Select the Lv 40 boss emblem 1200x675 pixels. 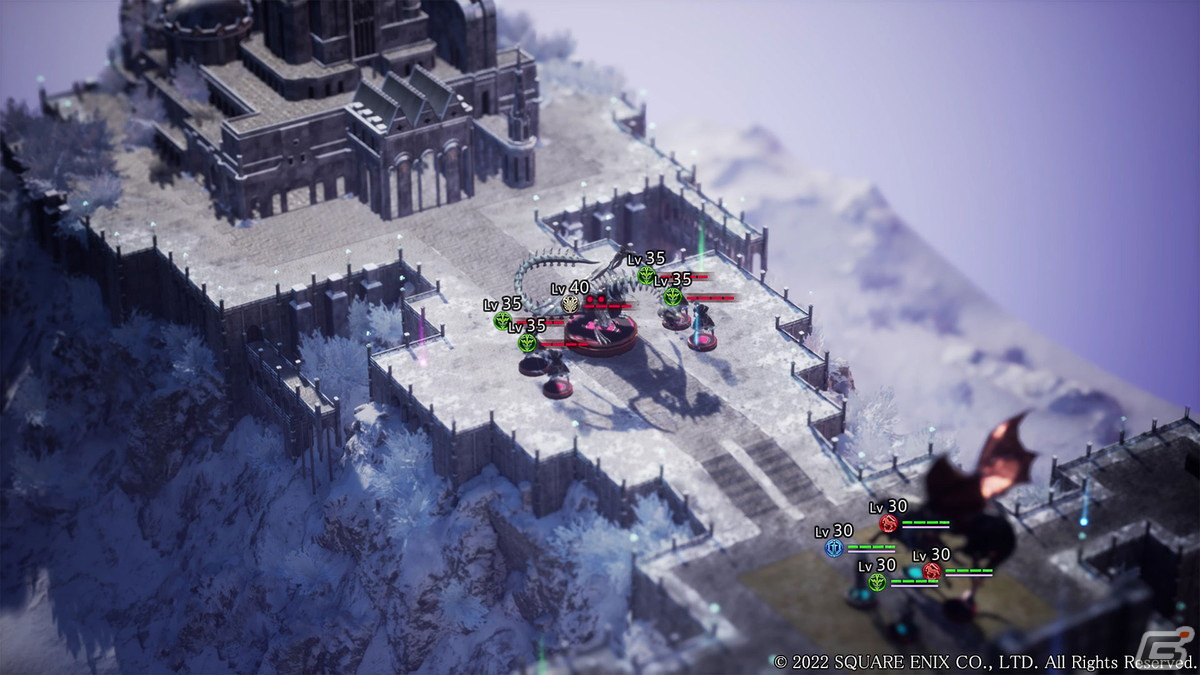point(570,304)
